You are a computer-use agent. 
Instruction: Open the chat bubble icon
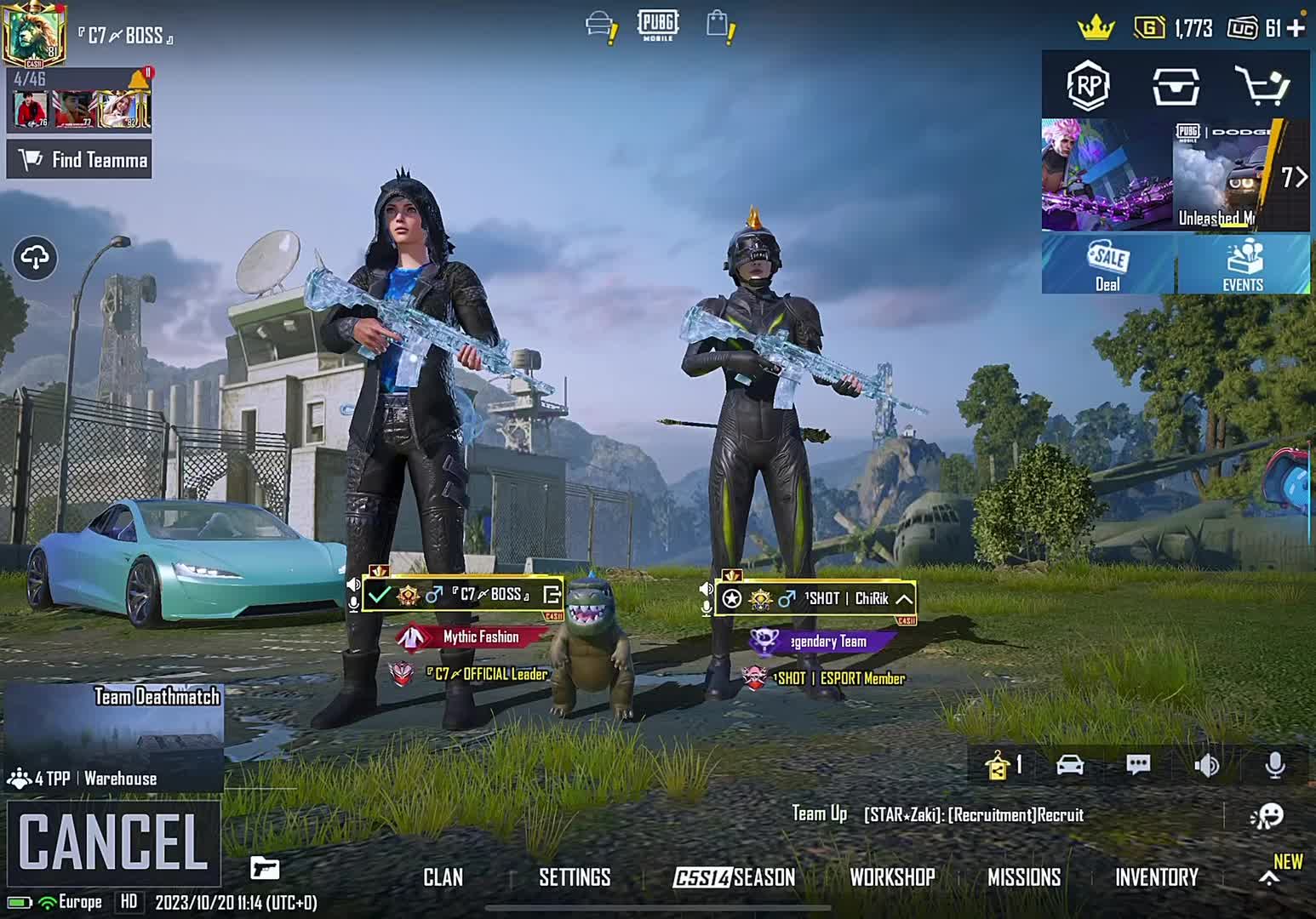tap(1138, 764)
